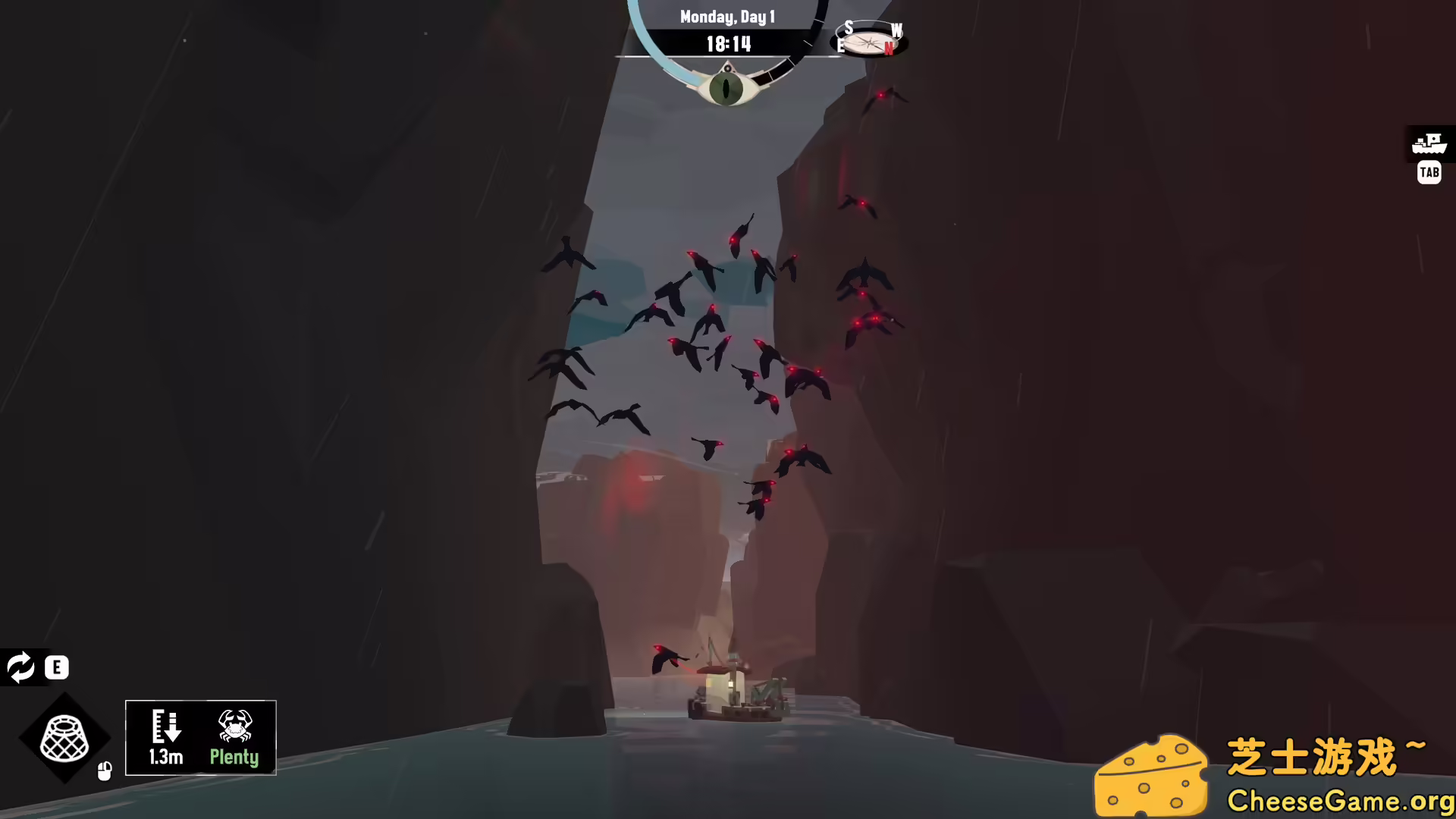Screen dimensions: 1456x819
Task: Click the 18:14 time display
Action: [729, 44]
